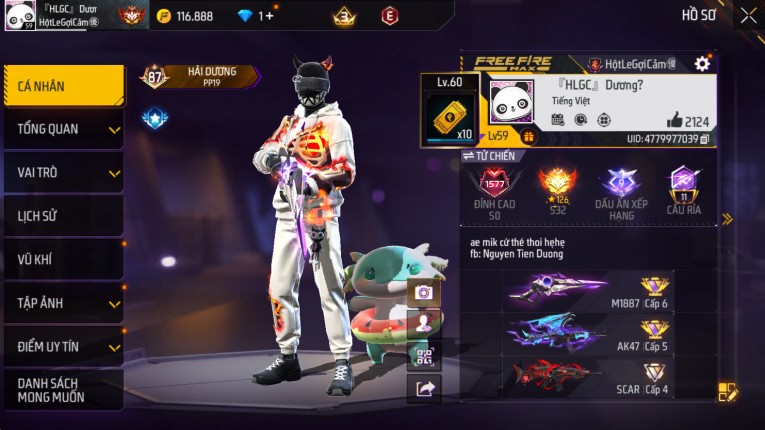View the Điểm Uy Tín section
The height and width of the screenshot is (430, 765).
tap(64, 346)
